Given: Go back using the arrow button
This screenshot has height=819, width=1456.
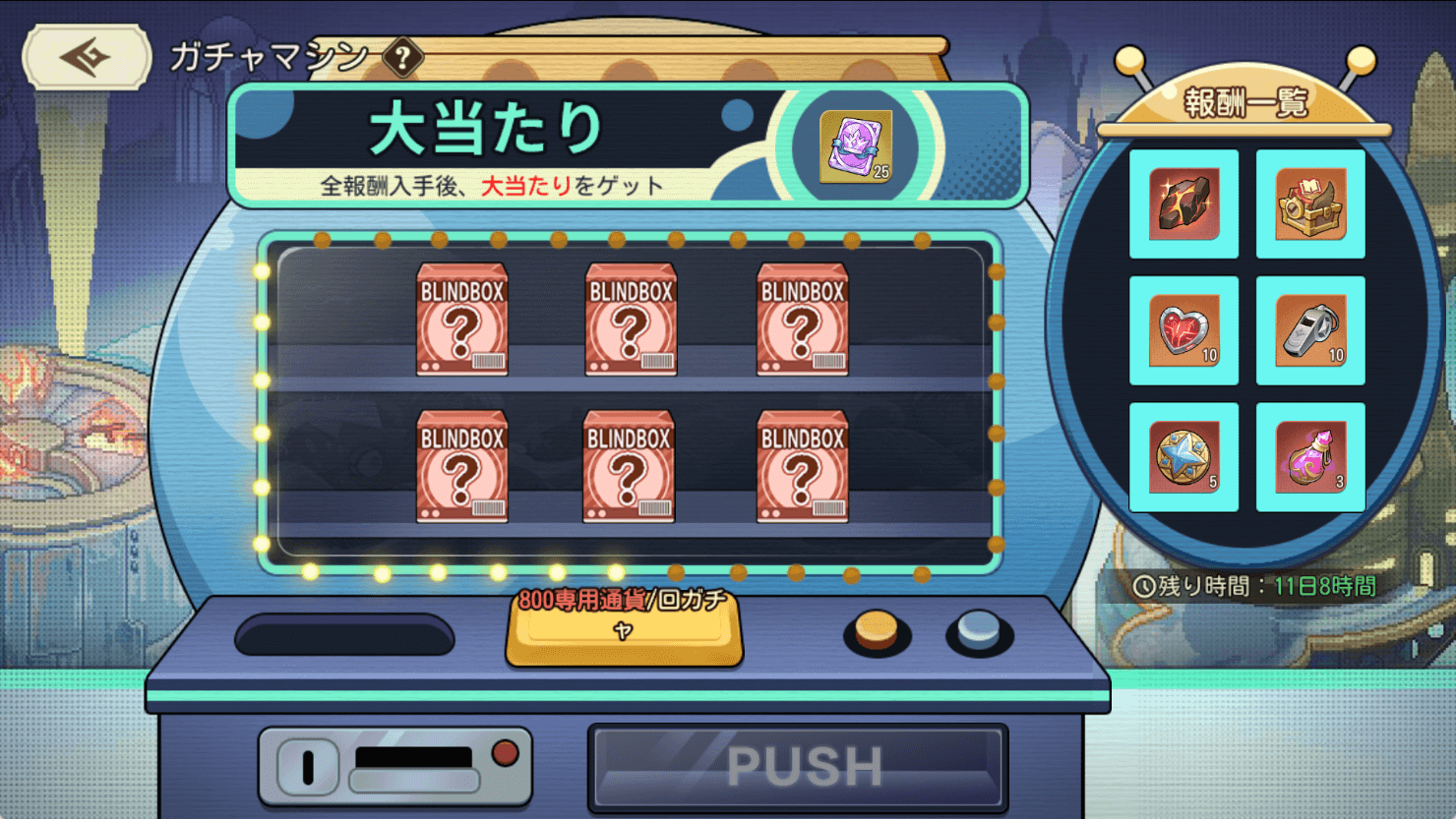Looking at the screenshot, I should pos(87,57).
